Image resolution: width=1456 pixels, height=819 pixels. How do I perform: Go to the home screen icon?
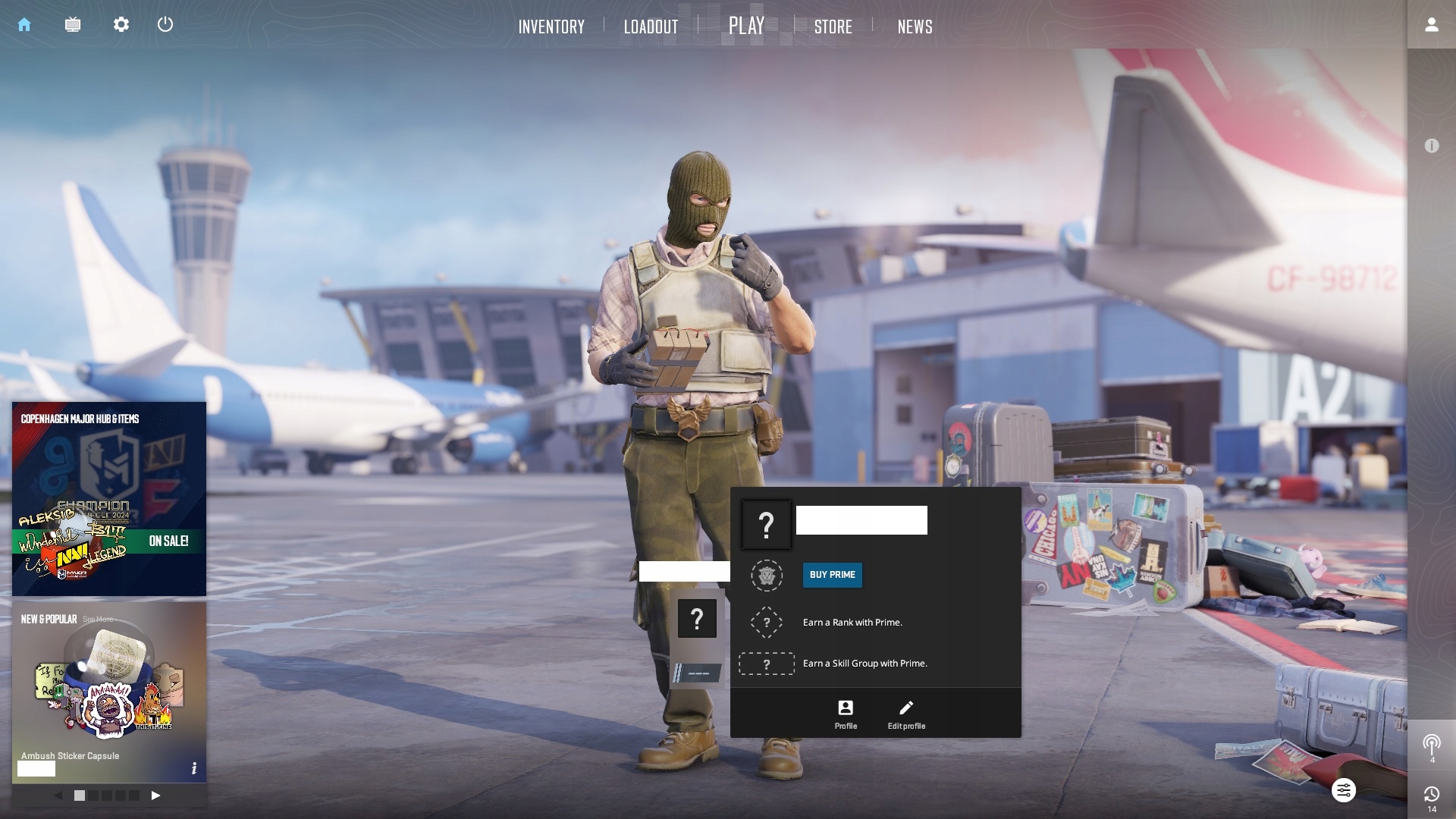(24, 24)
